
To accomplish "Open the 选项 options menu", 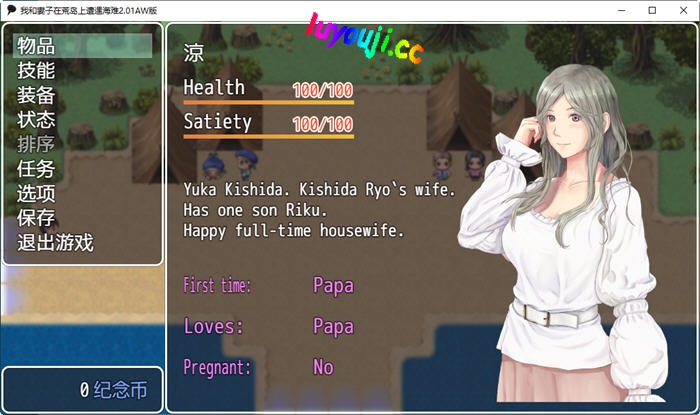I will click(x=37, y=194).
